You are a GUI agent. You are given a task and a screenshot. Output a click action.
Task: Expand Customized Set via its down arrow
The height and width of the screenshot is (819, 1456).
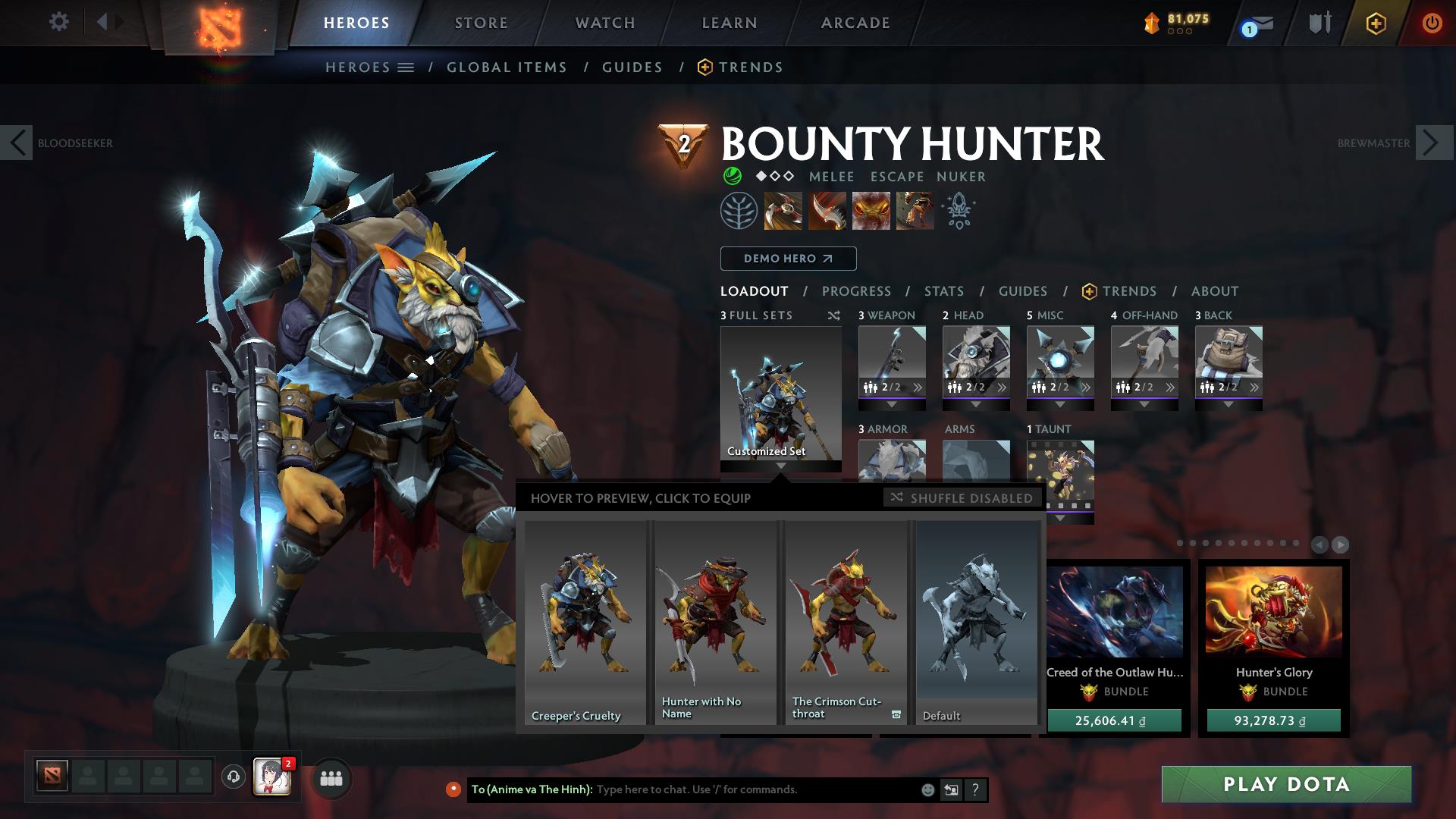click(780, 465)
